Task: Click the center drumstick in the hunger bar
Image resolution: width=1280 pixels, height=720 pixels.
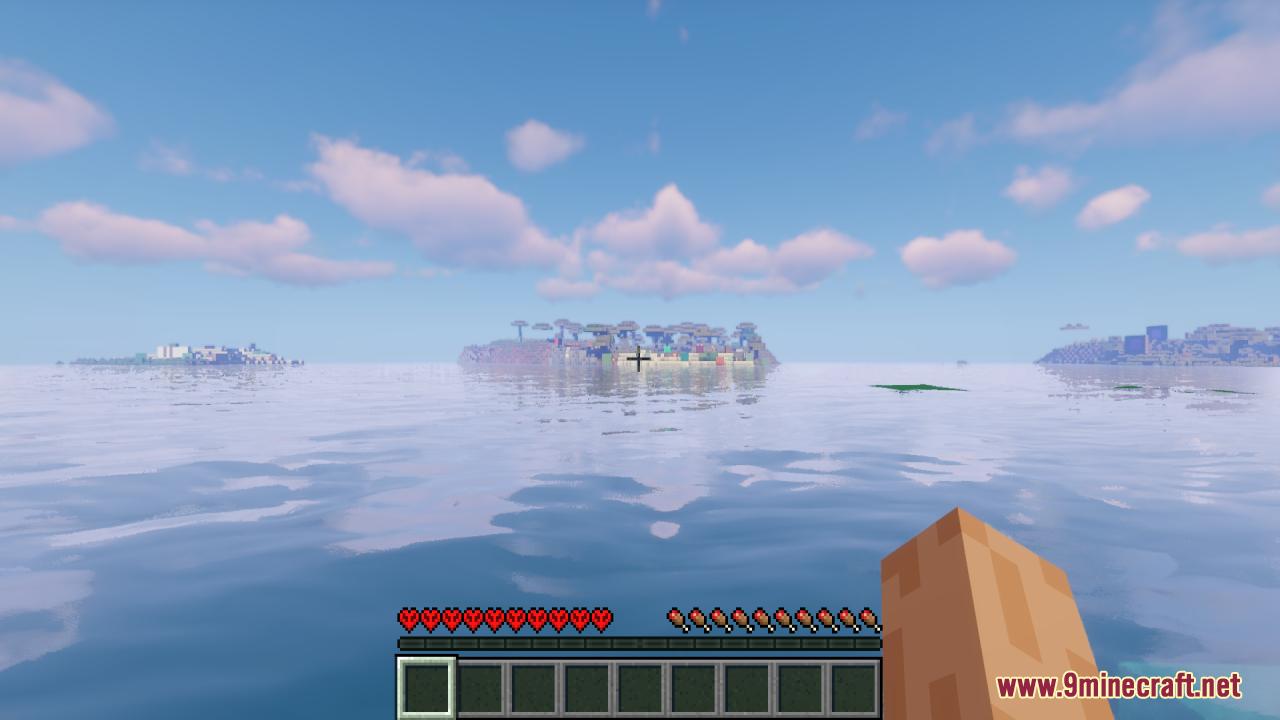Action: (773, 618)
